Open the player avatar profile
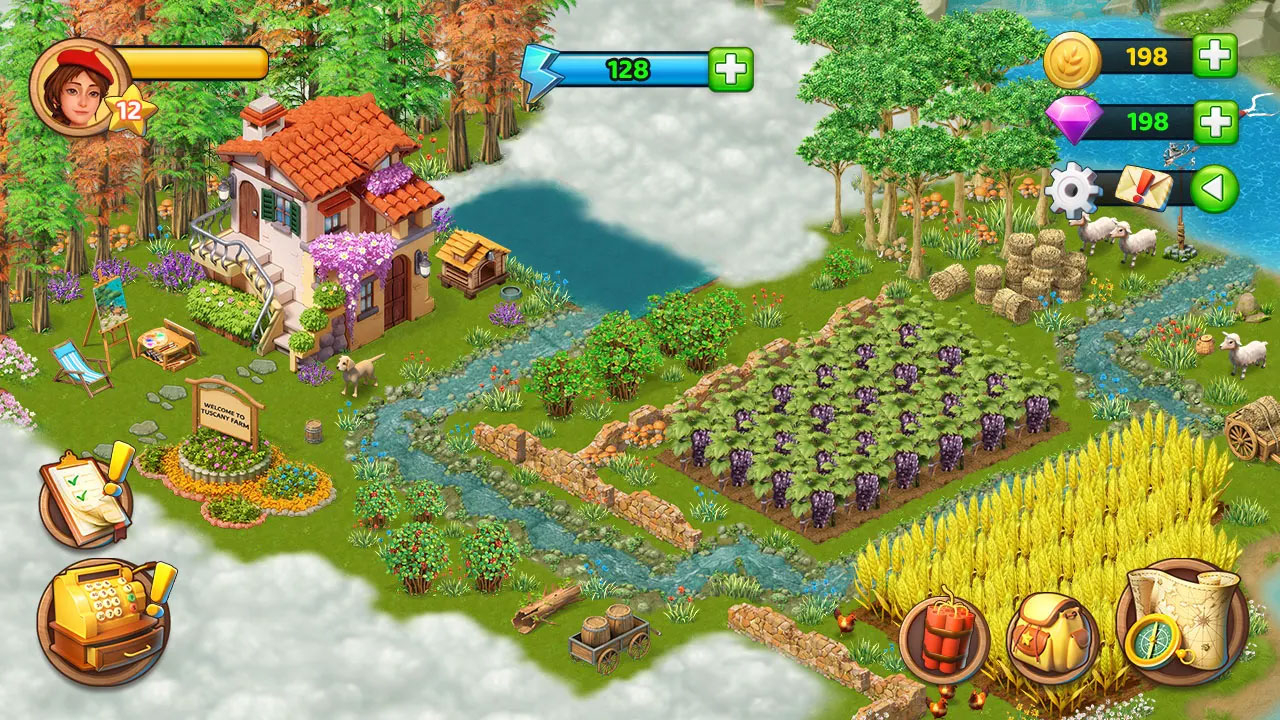The height and width of the screenshot is (720, 1280). click(79, 85)
